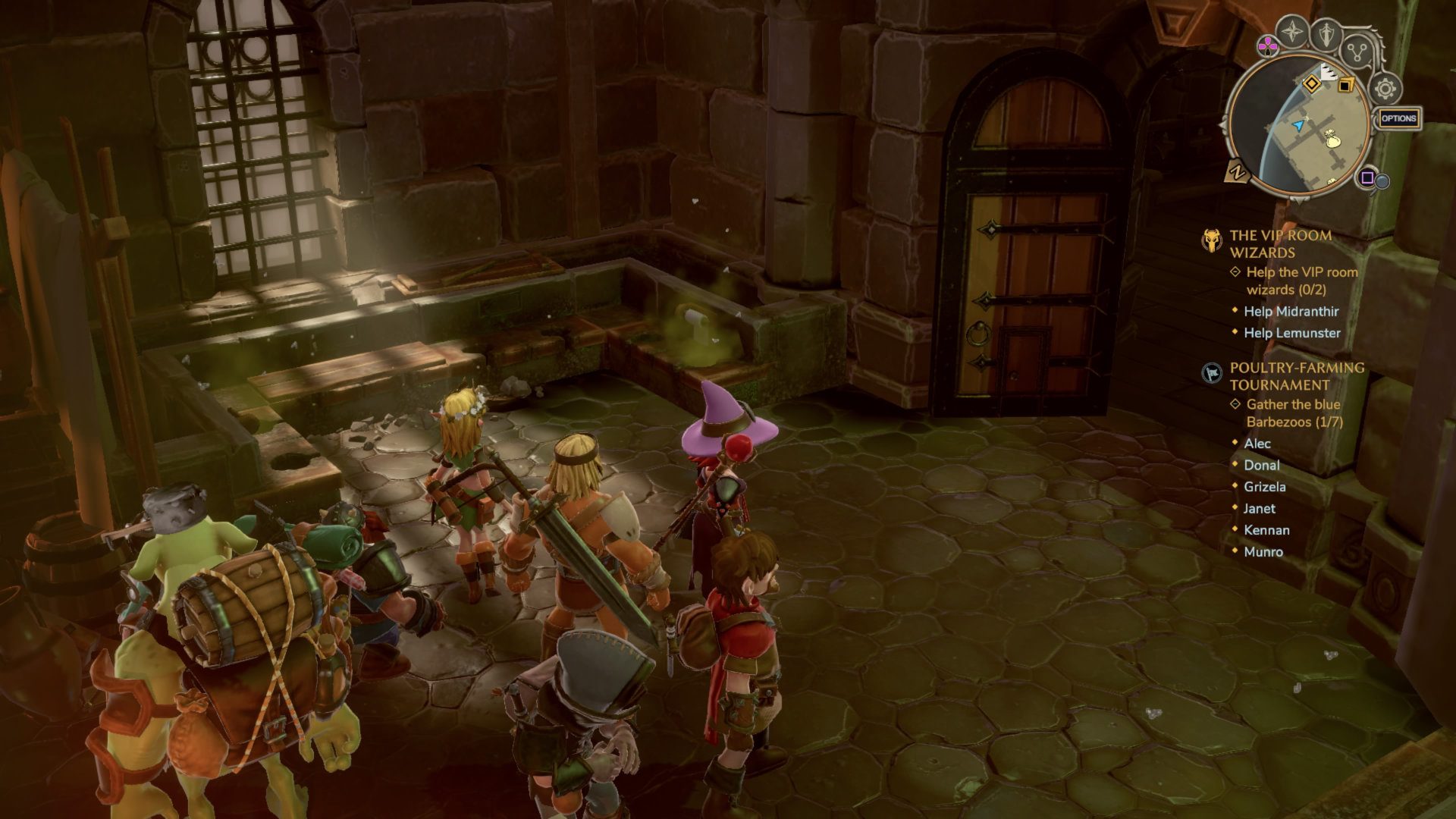Open the sword and shield equipment icon

coord(1326,34)
